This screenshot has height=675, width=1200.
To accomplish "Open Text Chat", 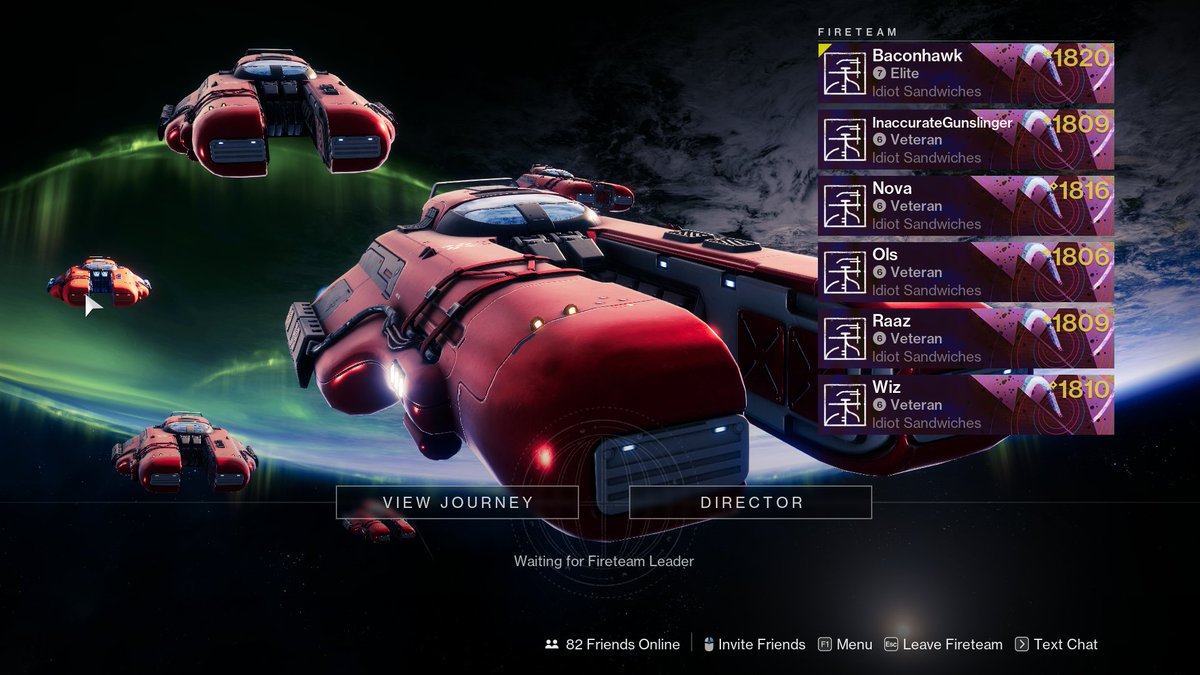I will pyautogui.click(x=1057, y=645).
